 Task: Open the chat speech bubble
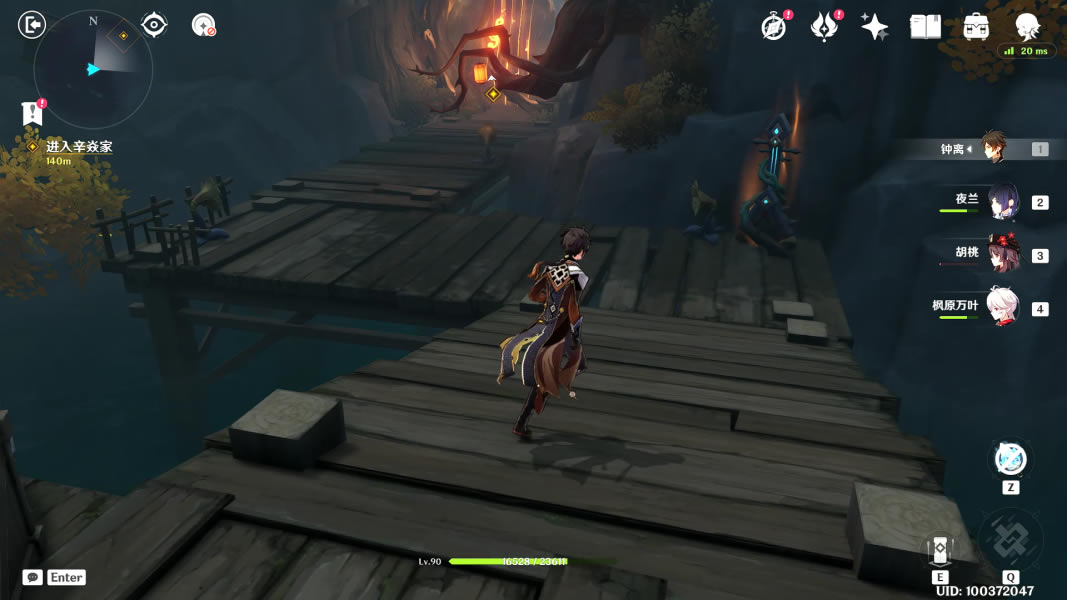(x=33, y=577)
